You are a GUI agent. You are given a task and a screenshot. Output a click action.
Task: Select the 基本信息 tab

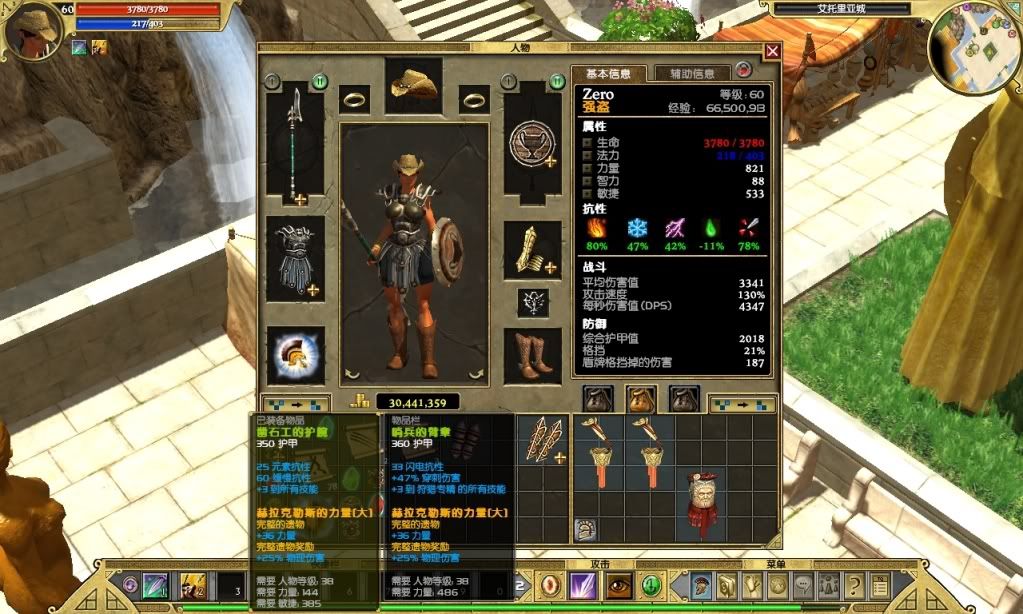[608, 73]
